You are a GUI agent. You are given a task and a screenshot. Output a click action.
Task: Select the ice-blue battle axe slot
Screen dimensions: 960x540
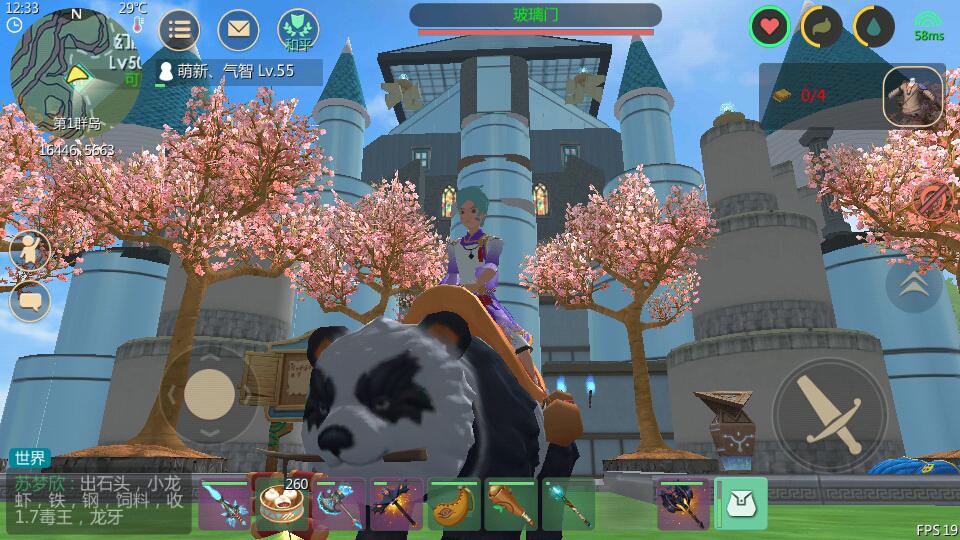coord(339,504)
